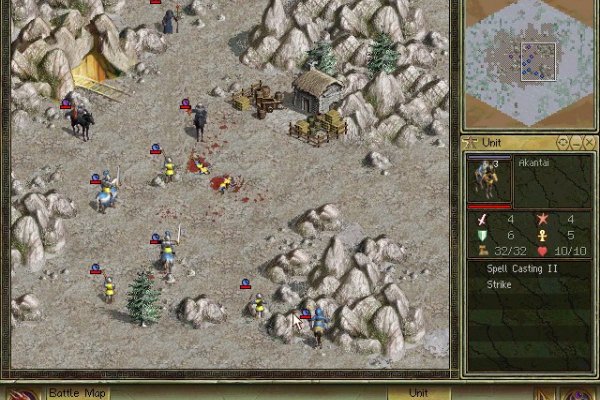Close the Unit panel
This screenshot has height=400, width=600.
[590, 143]
